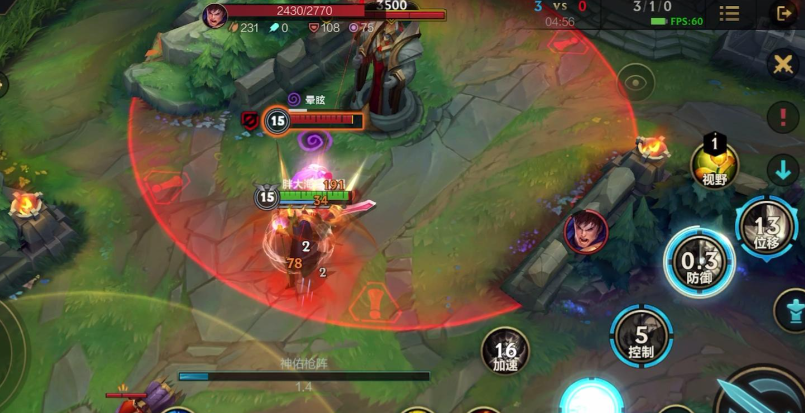This screenshot has height=413, width=805.
Task: Tap the crossed swords attack ping
Action: [x=783, y=64]
